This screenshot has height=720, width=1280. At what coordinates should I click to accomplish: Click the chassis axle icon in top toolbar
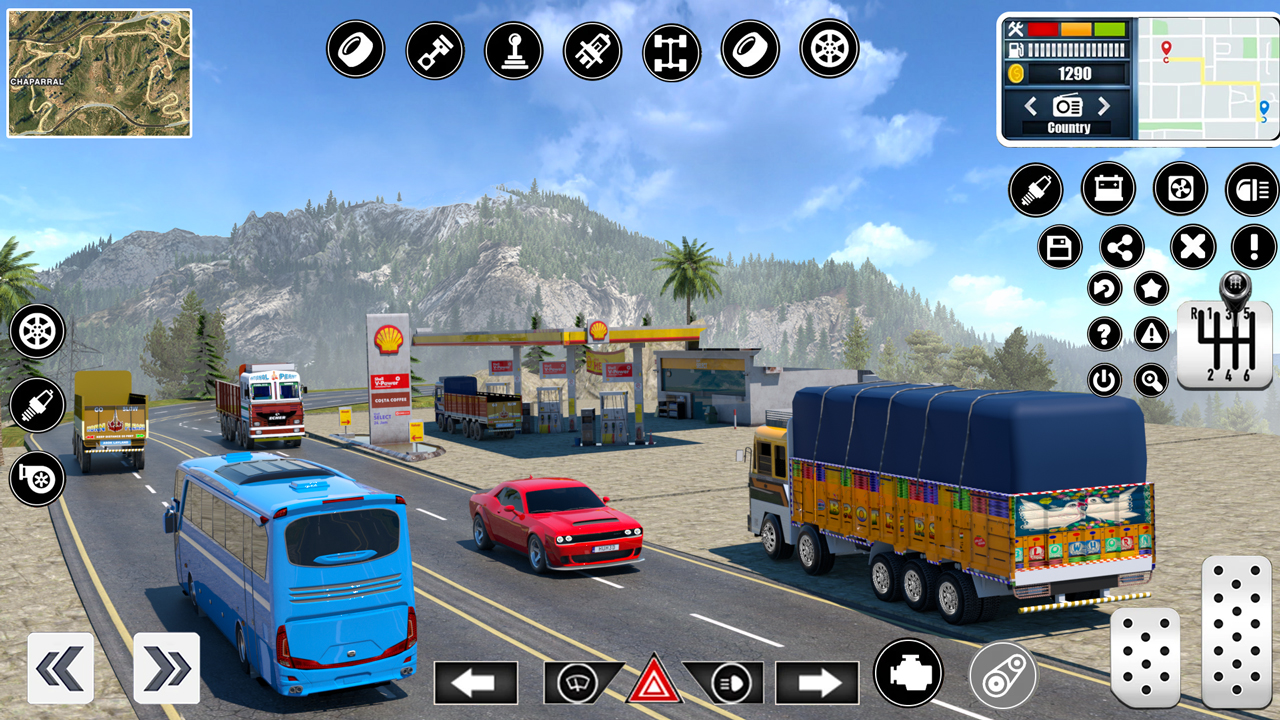(670, 47)
